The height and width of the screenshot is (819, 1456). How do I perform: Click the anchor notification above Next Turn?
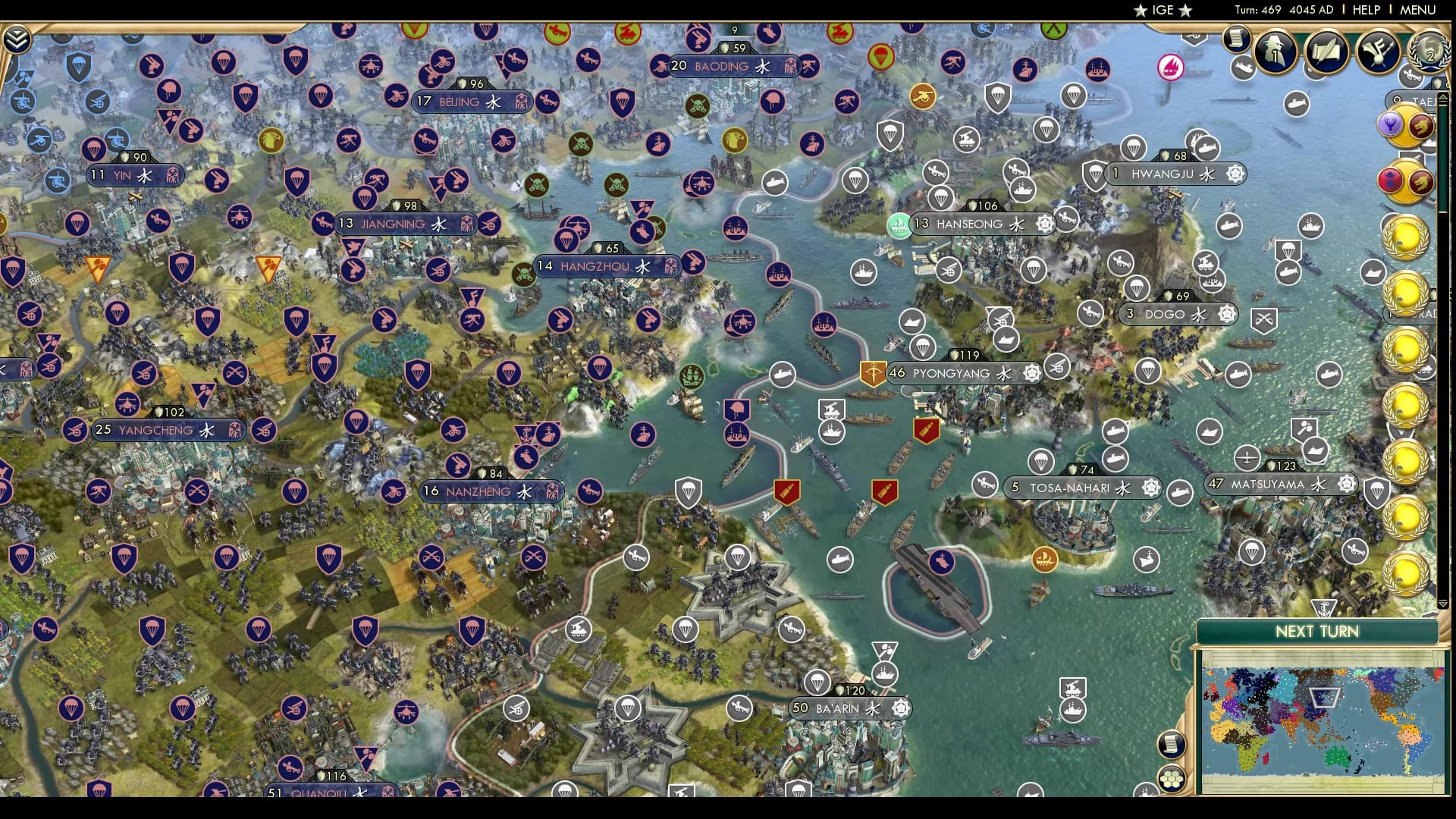[x=1323, y=607]
